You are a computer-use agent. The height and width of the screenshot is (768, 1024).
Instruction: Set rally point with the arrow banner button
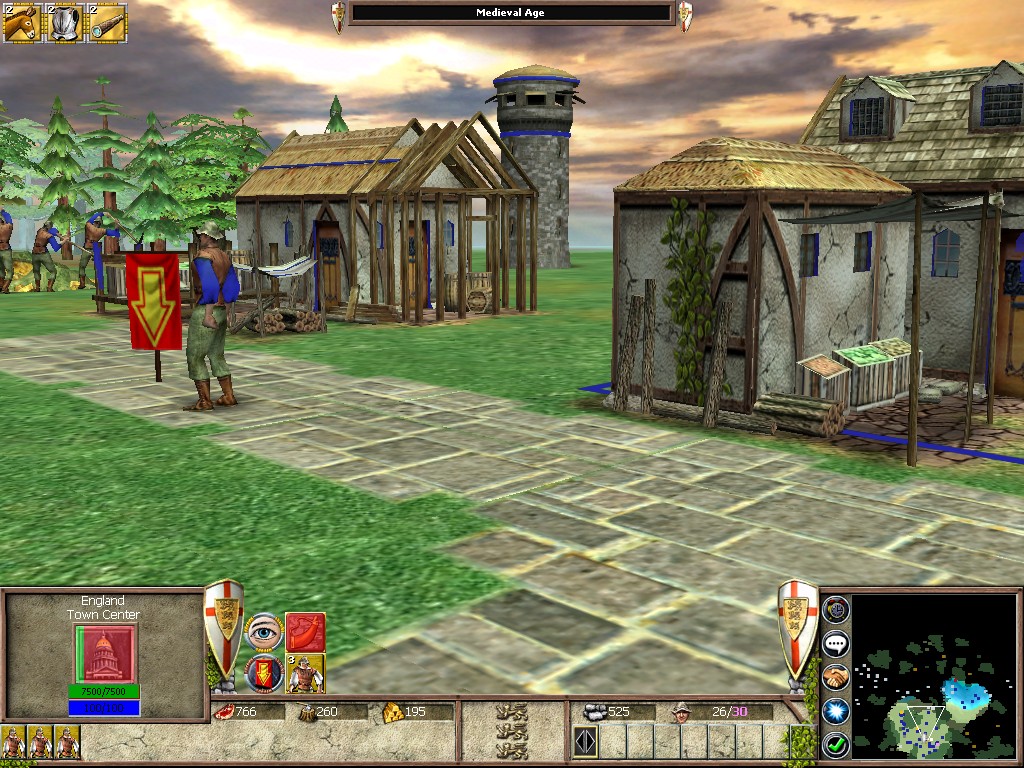coord(264,673)
